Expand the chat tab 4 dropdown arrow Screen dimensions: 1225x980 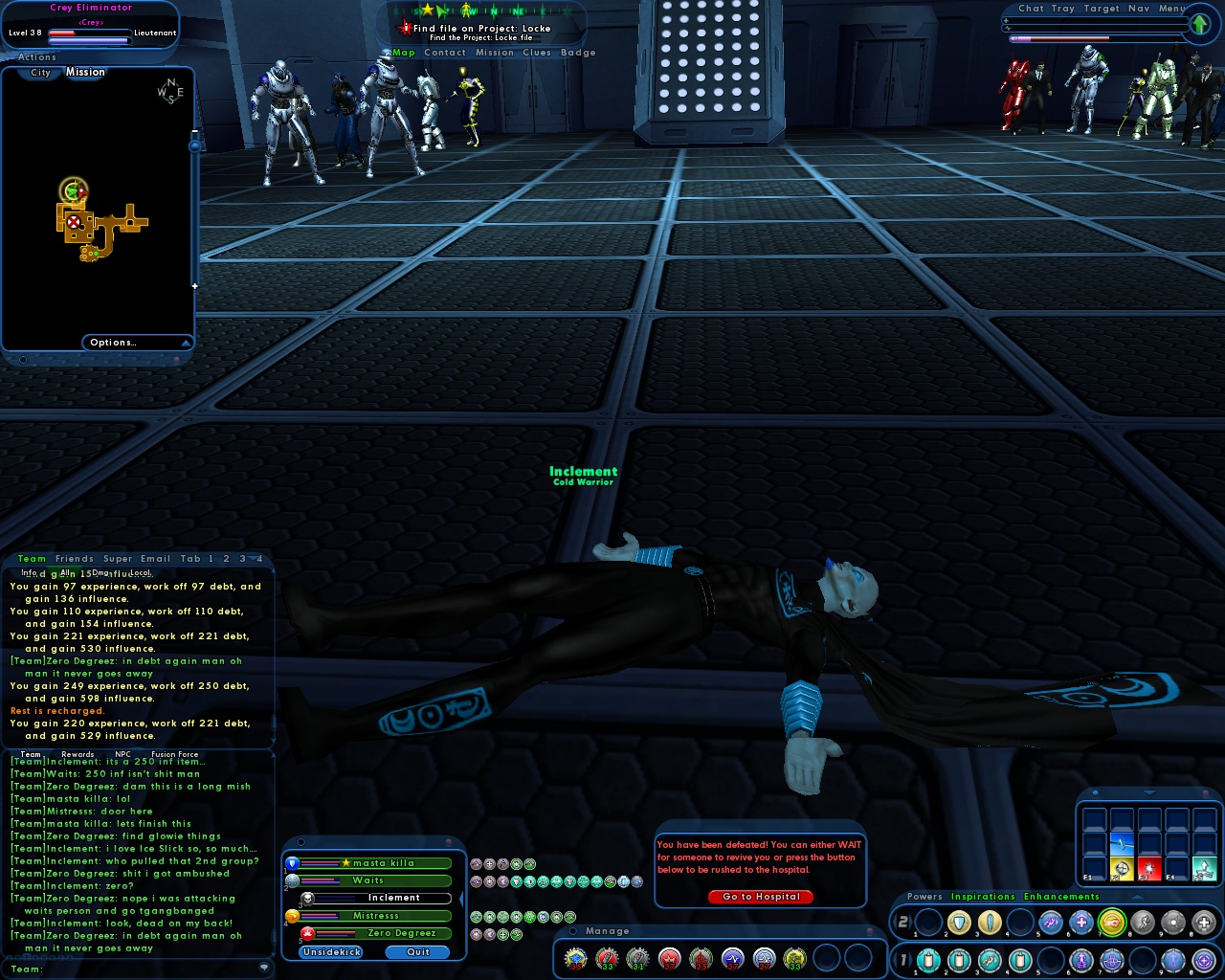pyautogui.click(x=254, y=558)
